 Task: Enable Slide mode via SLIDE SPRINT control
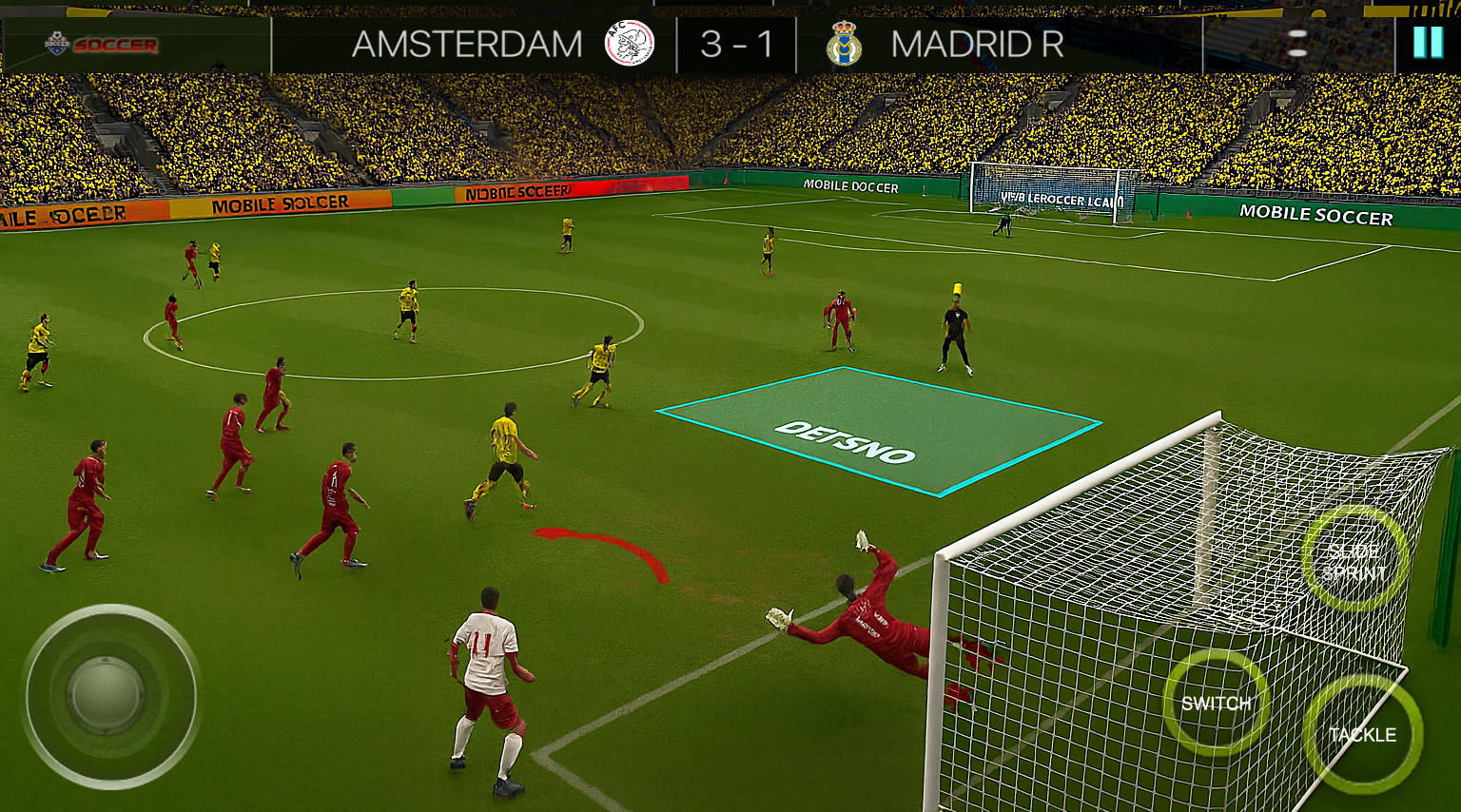pyautogui.click(x=1356, y=561)
